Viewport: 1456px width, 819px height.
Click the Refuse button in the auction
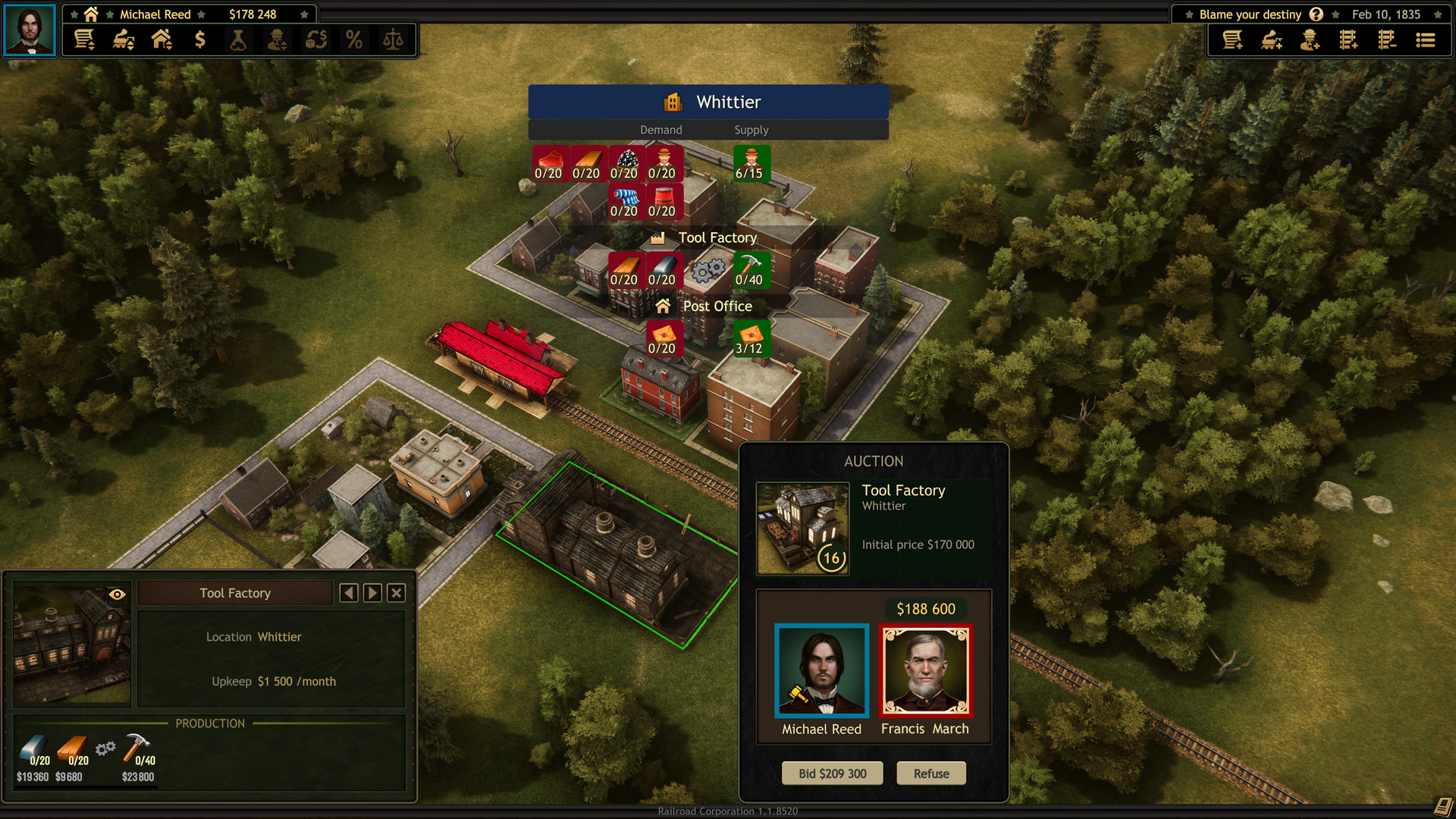click(x=930, y=773)
